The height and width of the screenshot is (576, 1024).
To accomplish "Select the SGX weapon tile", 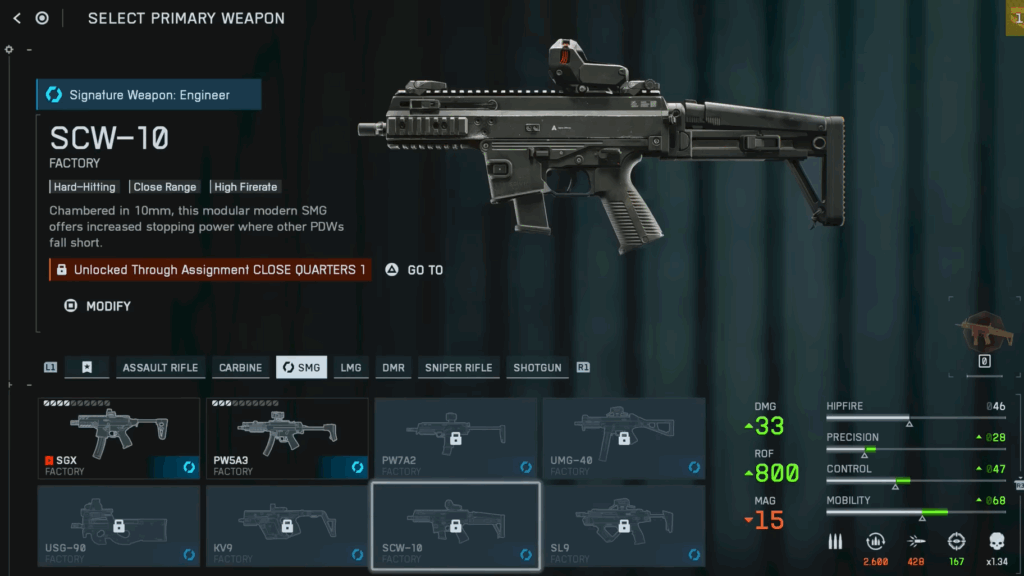I will point(119,437).
